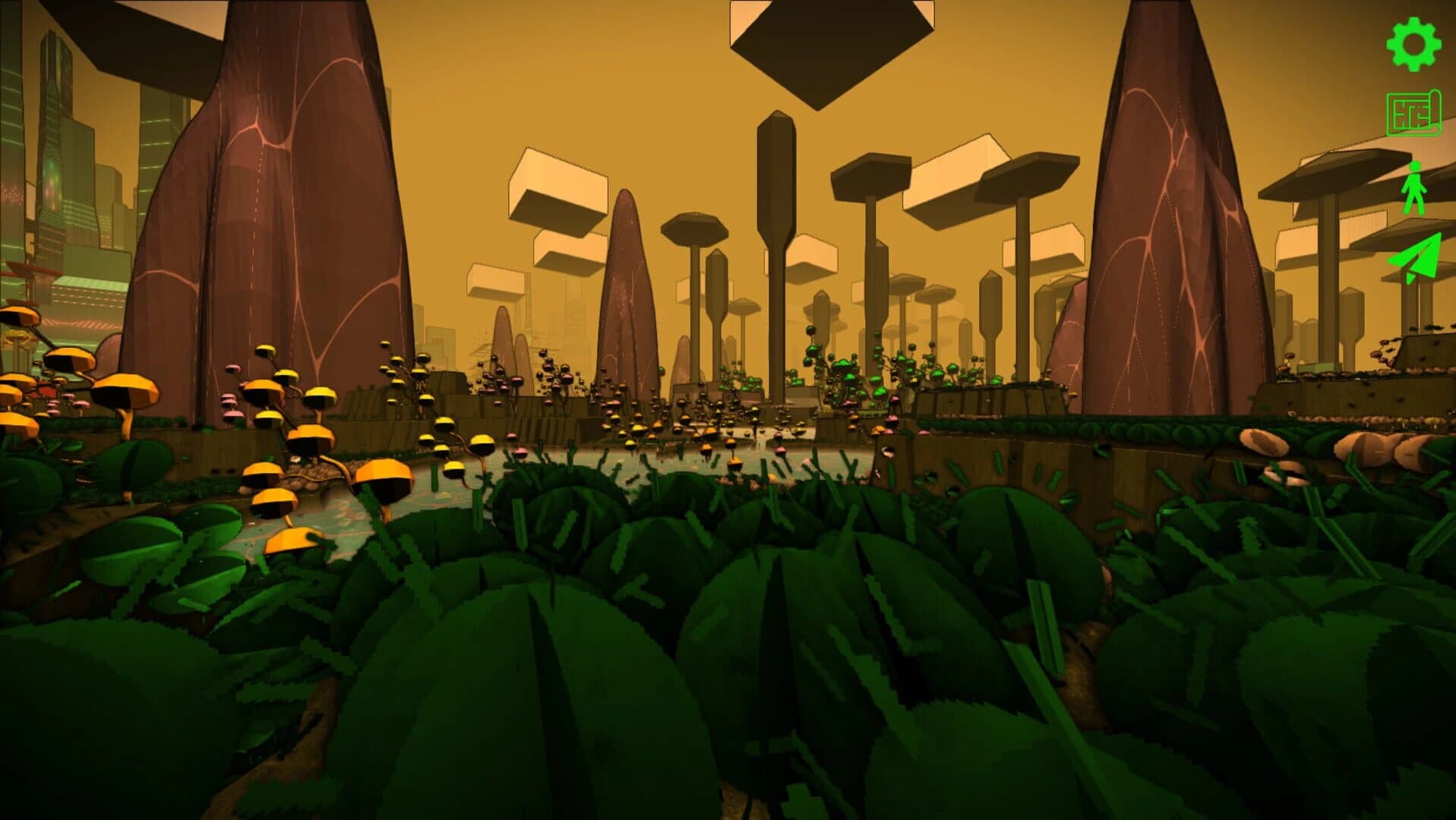Activate the paper plane flying mode
Screen dimensions: 1456x820
1415,259
